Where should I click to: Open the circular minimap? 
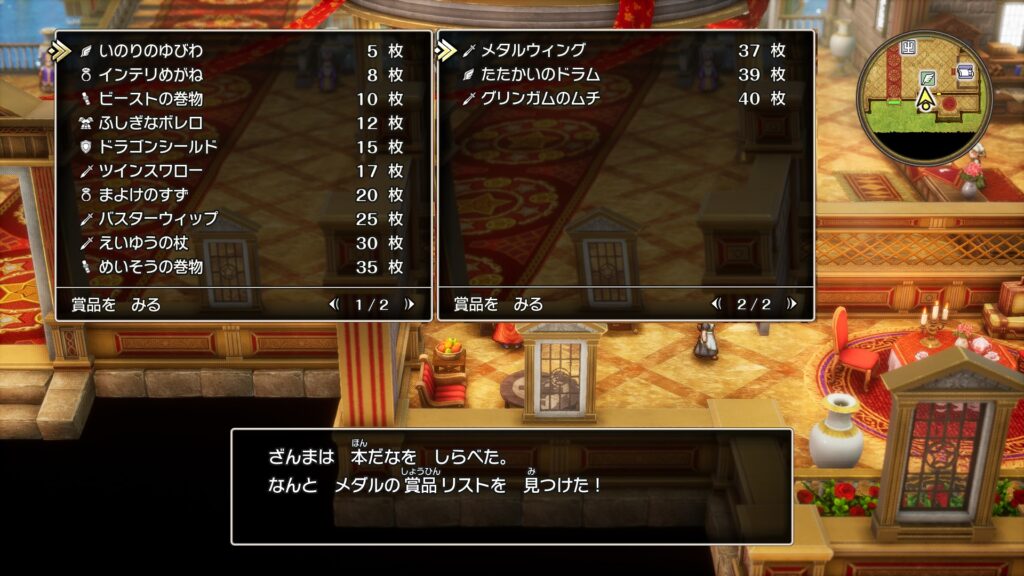click(x=925, y=98)
